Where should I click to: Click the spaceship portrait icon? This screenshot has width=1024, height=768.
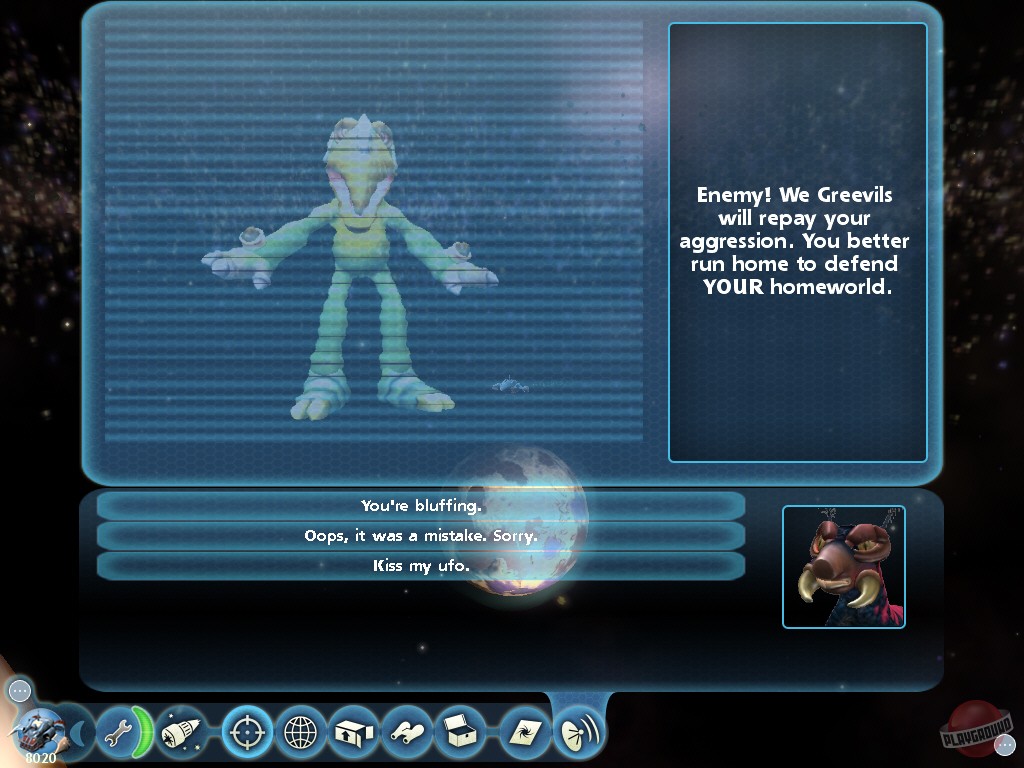[41, 732]
